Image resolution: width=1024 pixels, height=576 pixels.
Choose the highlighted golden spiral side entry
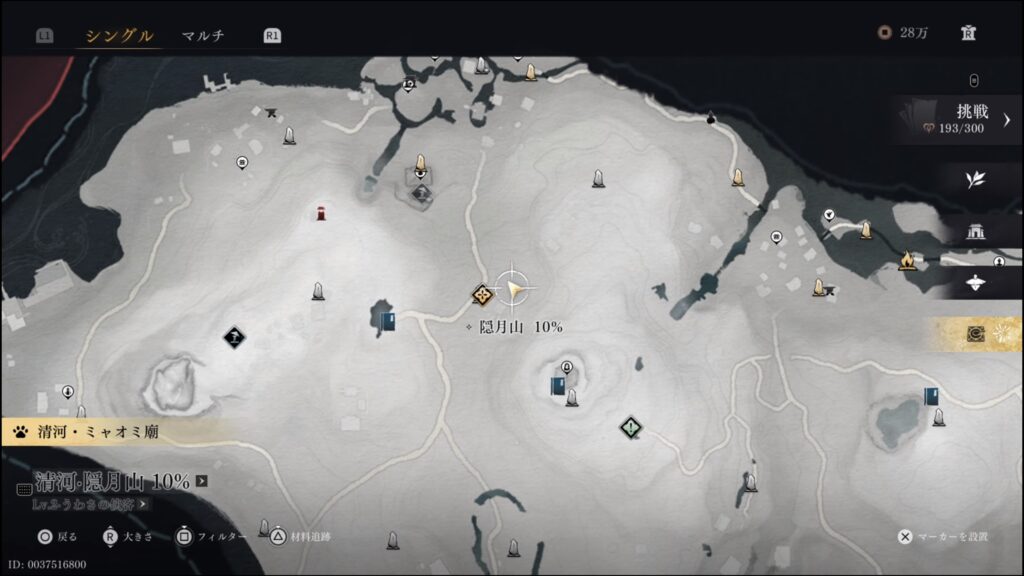point(977,335)
